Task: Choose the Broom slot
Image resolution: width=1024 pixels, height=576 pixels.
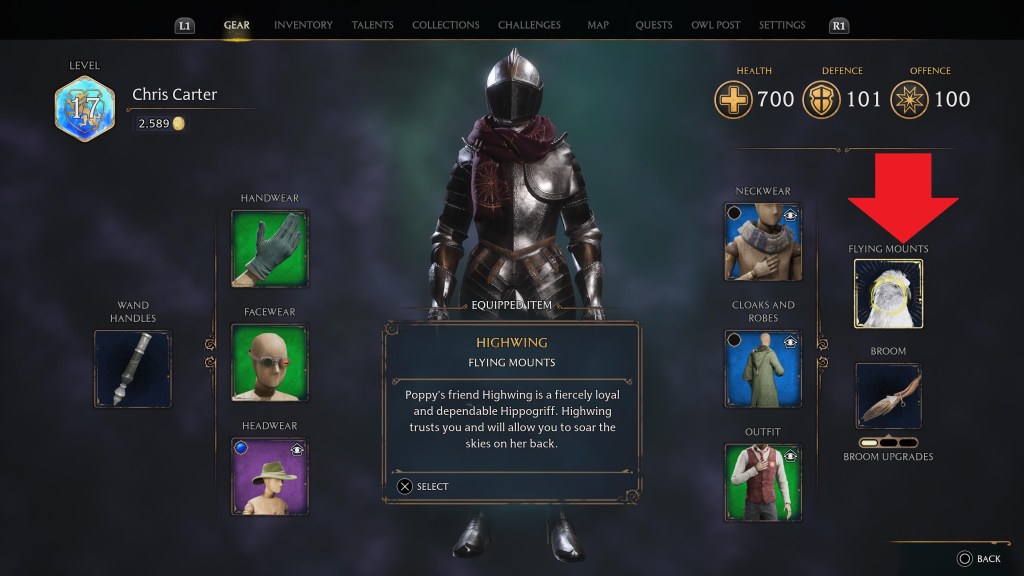Action: [888, 396]
